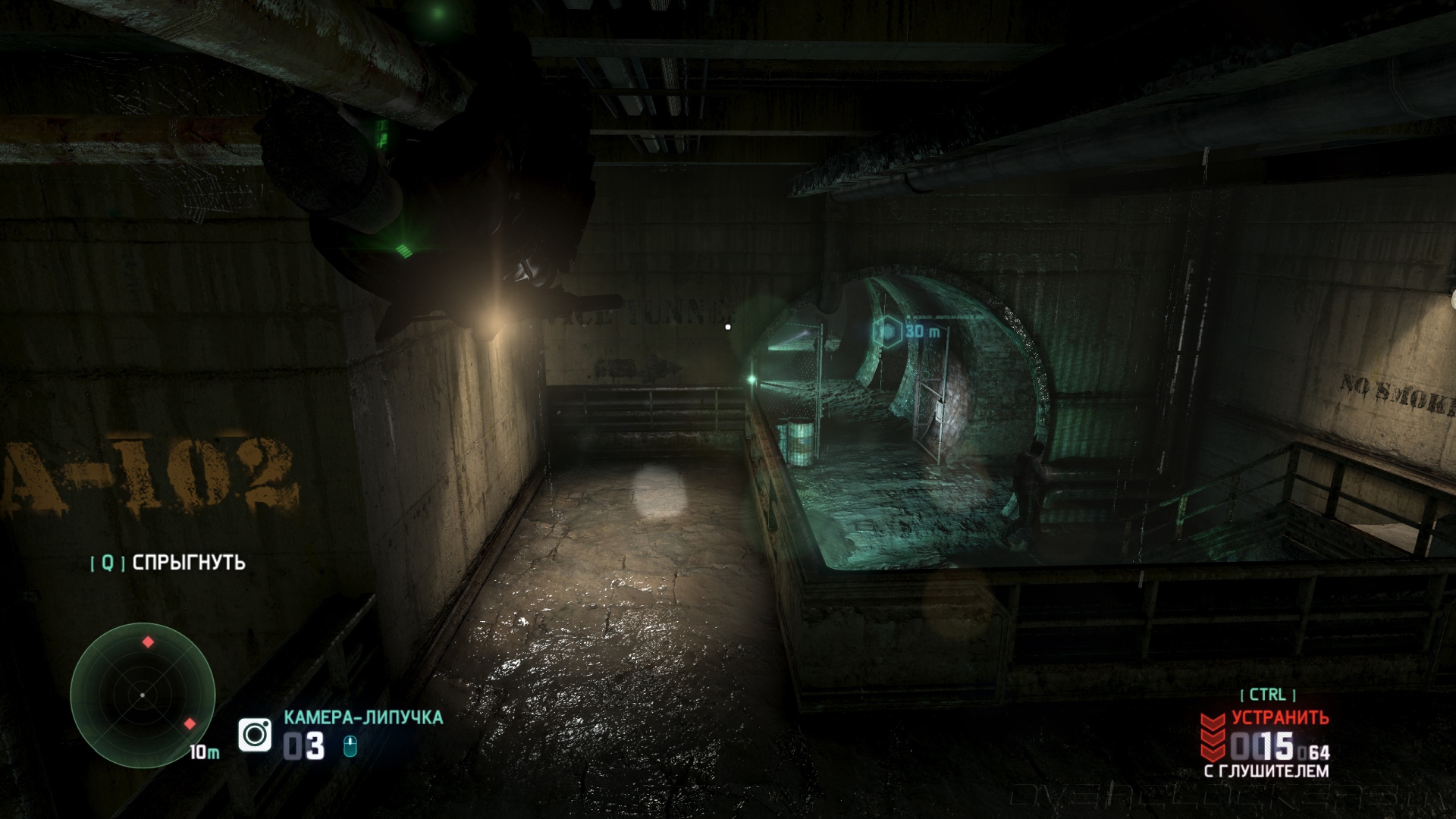Activate the red execute chevrons icon
Viewport: 1456px width, 819px height.
click(1212, 736)
